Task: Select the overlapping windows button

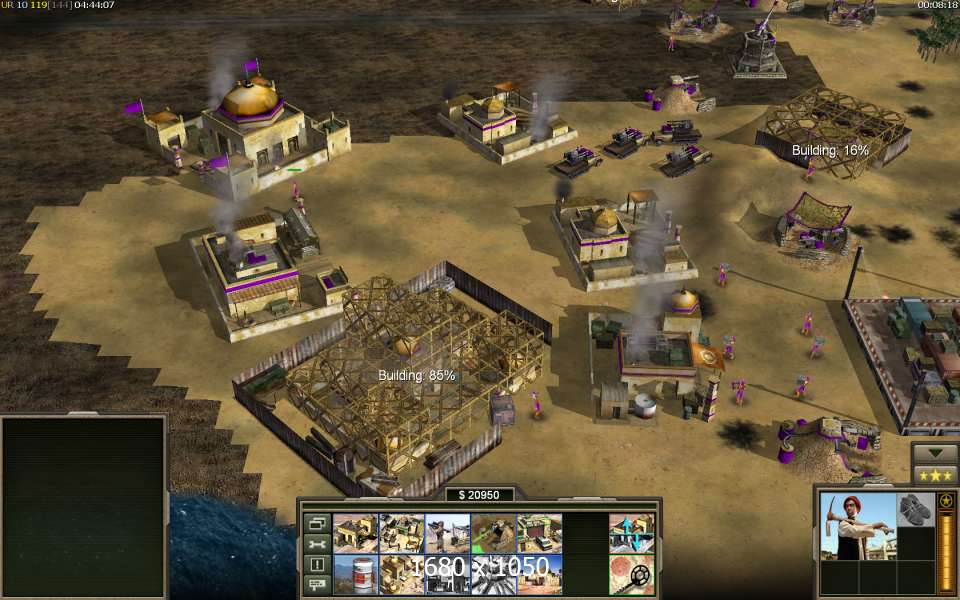Action: tap(317, 523)
